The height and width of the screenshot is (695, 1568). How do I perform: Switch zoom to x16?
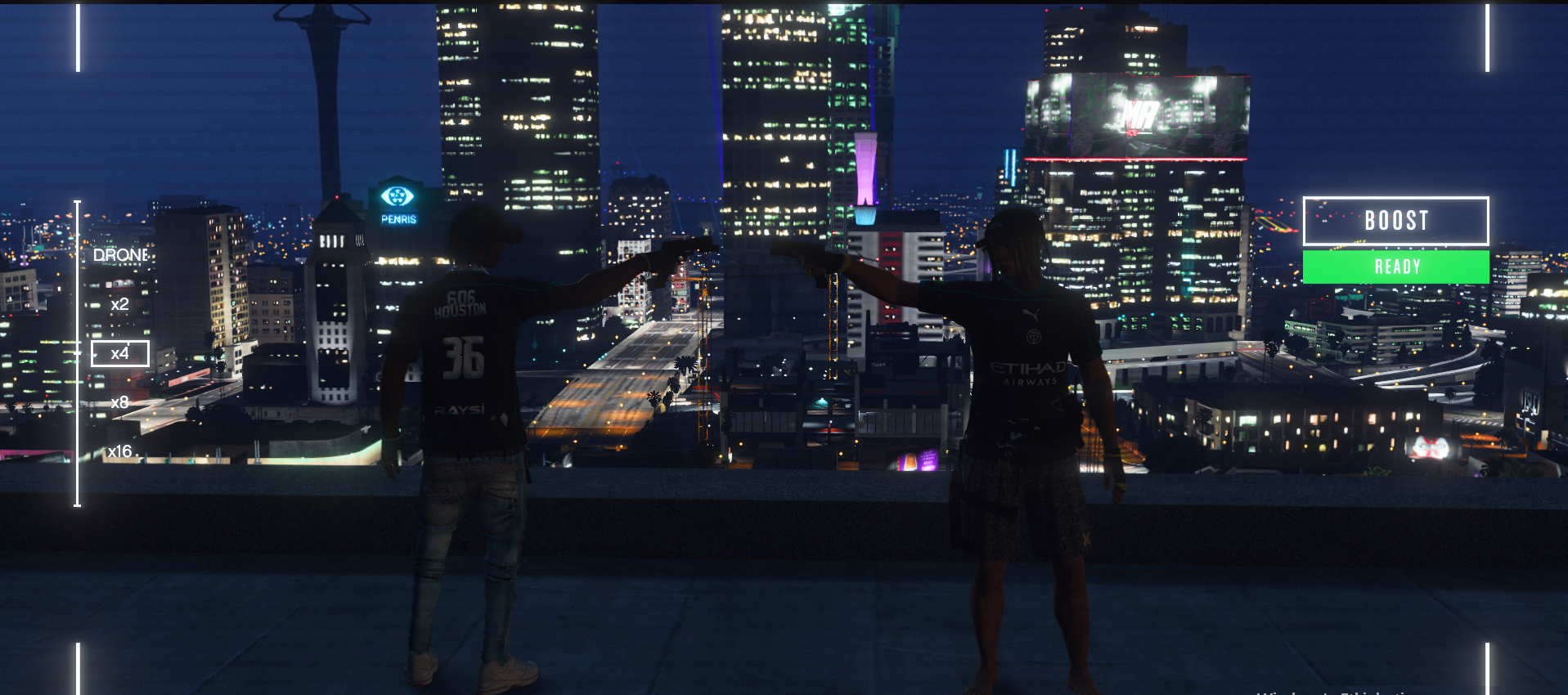tap(119, 451)
